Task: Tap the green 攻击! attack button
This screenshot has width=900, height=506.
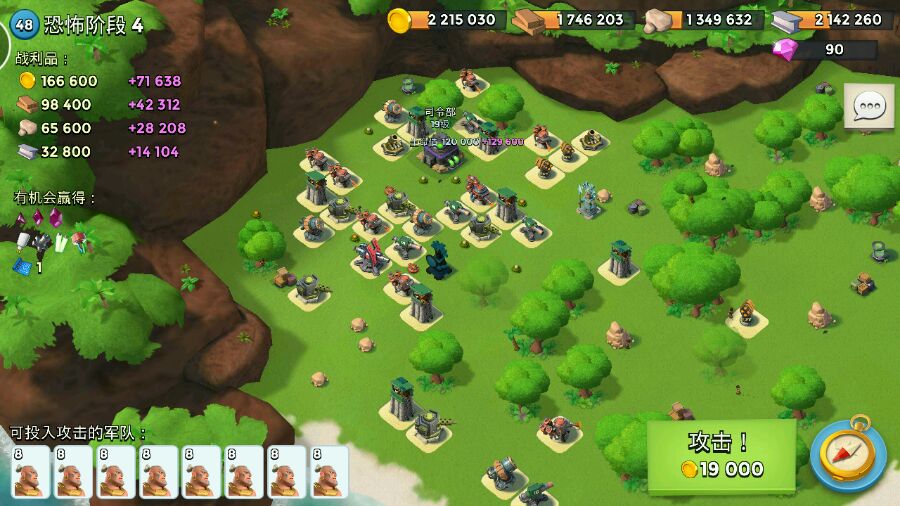Action: pos(721,456)
